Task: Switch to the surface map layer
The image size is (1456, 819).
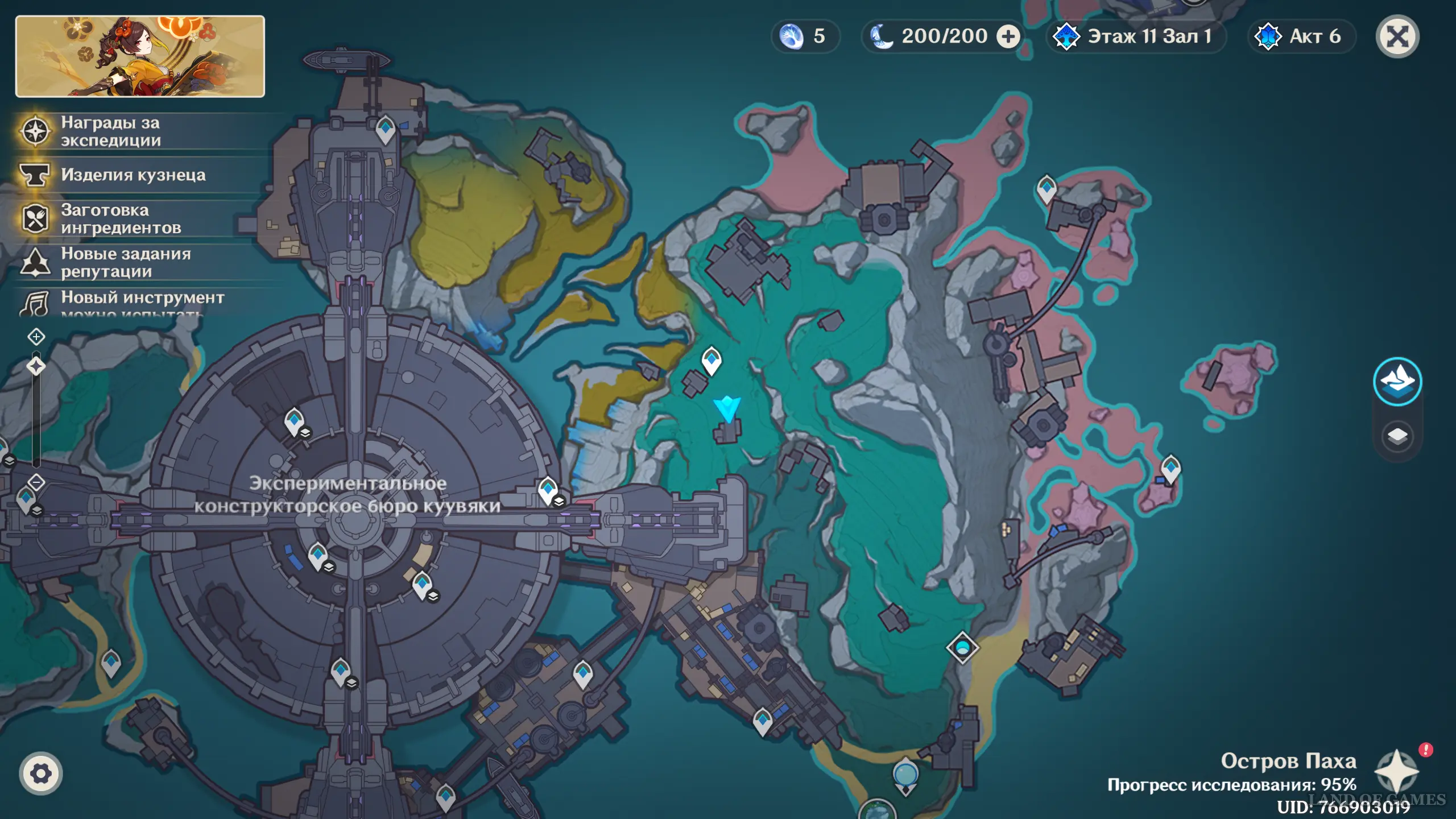Action: tap(1397, 381)
